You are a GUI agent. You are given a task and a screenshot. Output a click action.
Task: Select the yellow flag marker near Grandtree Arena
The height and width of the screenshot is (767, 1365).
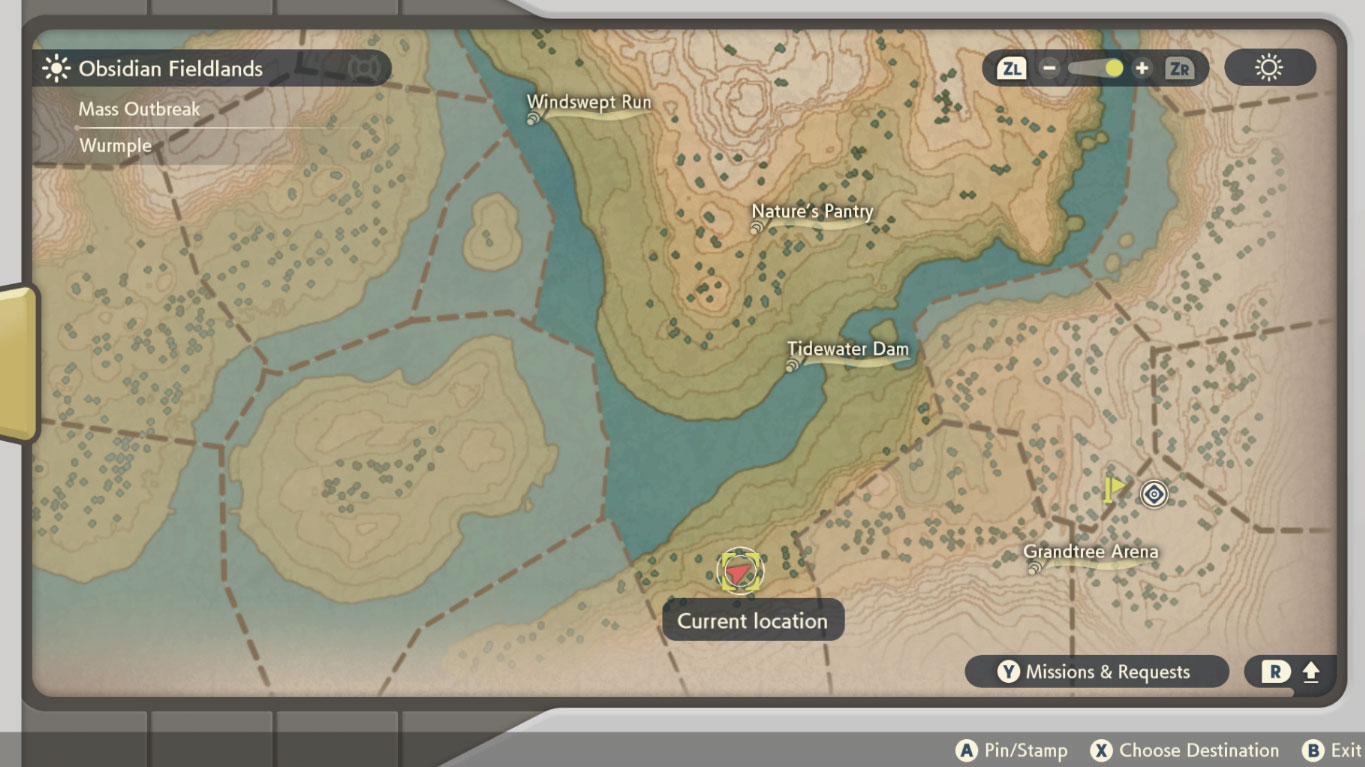(1113, 487)
